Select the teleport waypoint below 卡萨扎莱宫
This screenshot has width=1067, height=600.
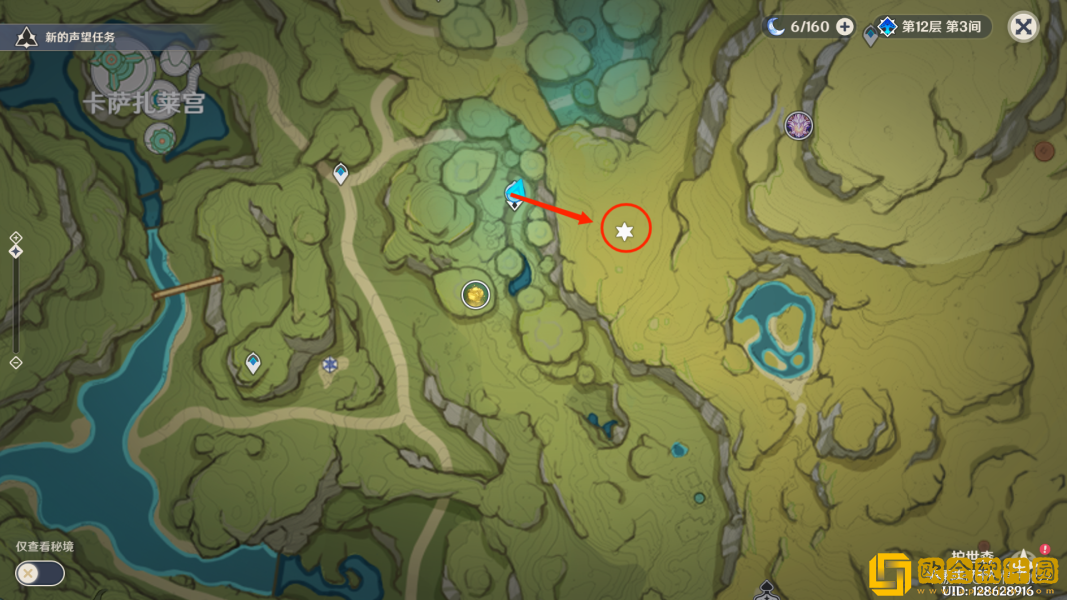click(341, 174)
